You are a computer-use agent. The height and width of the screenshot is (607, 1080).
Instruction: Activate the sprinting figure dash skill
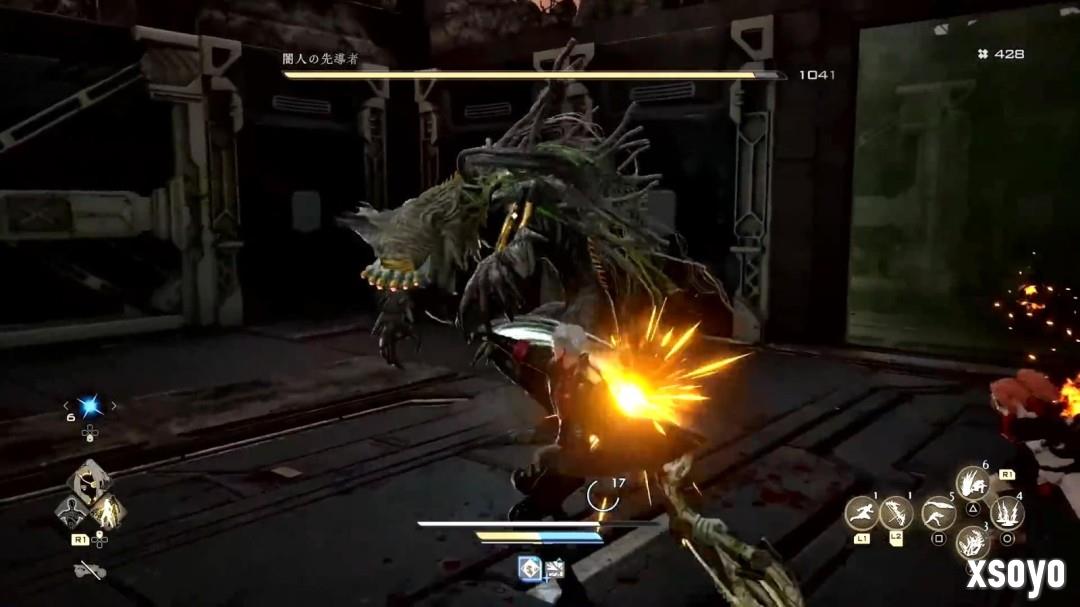(862, 513)
